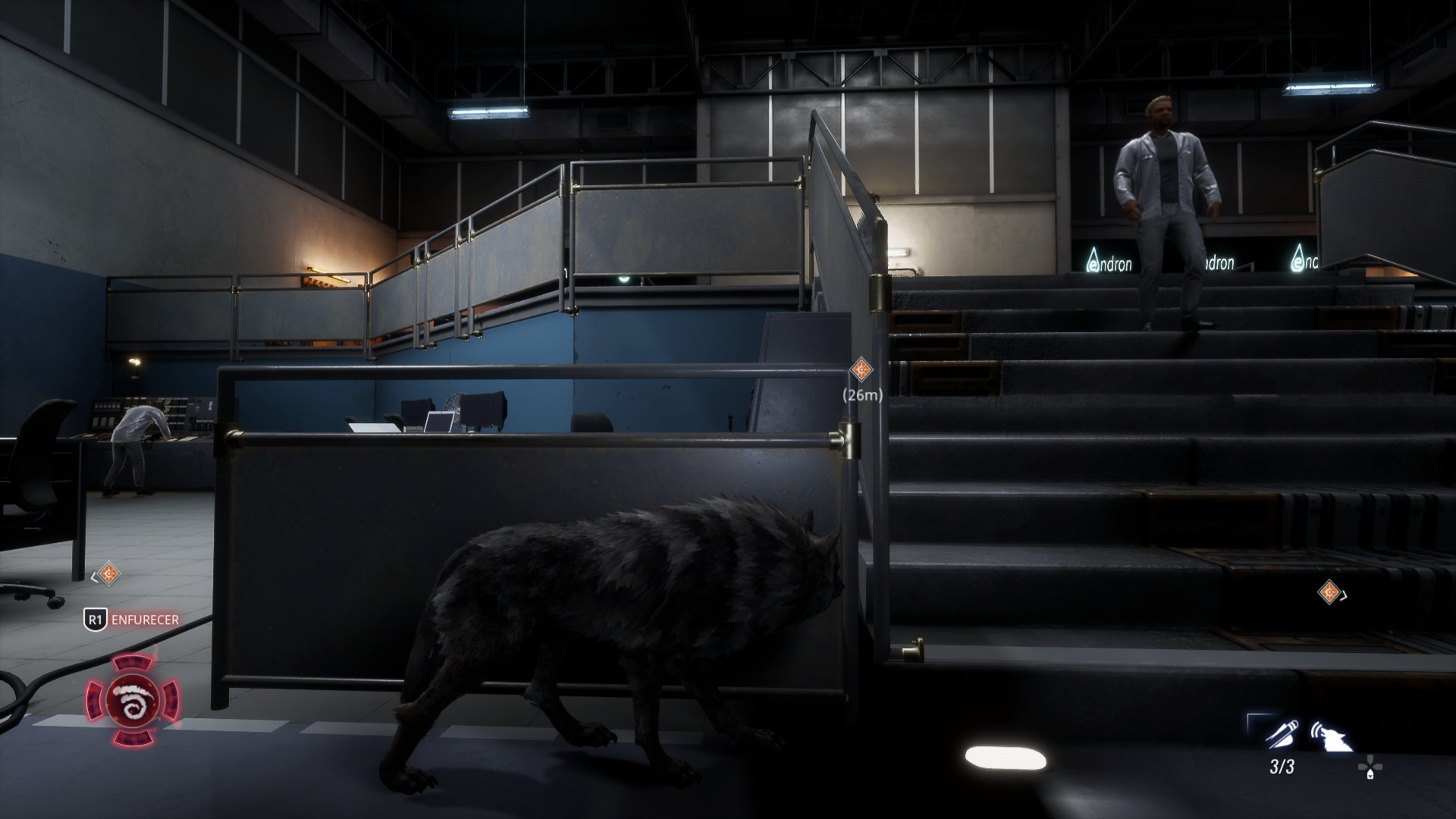
Task: Select the ENFURECER action label
Action: coord(146,620)
